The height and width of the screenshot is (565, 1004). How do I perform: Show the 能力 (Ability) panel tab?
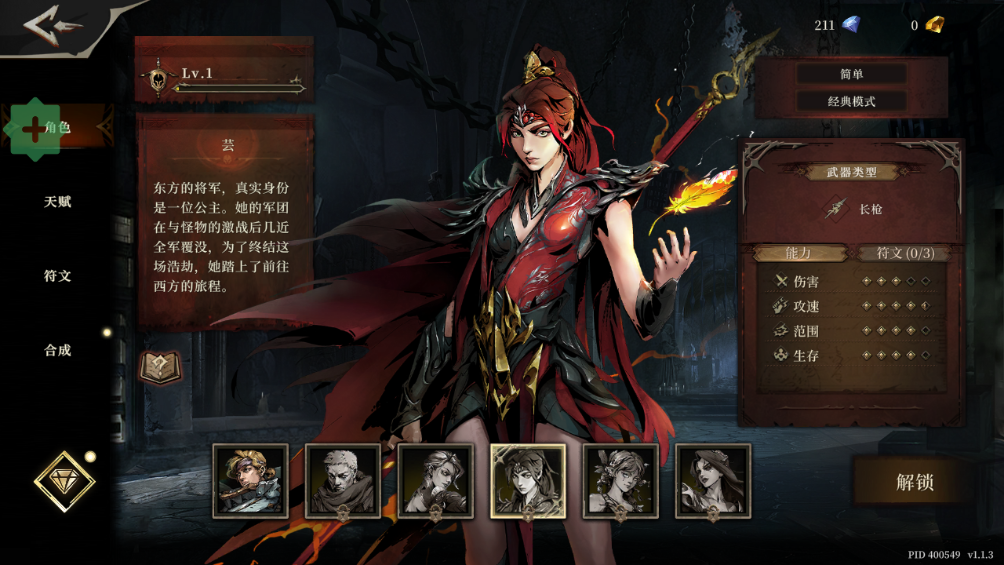coord(798,253)
